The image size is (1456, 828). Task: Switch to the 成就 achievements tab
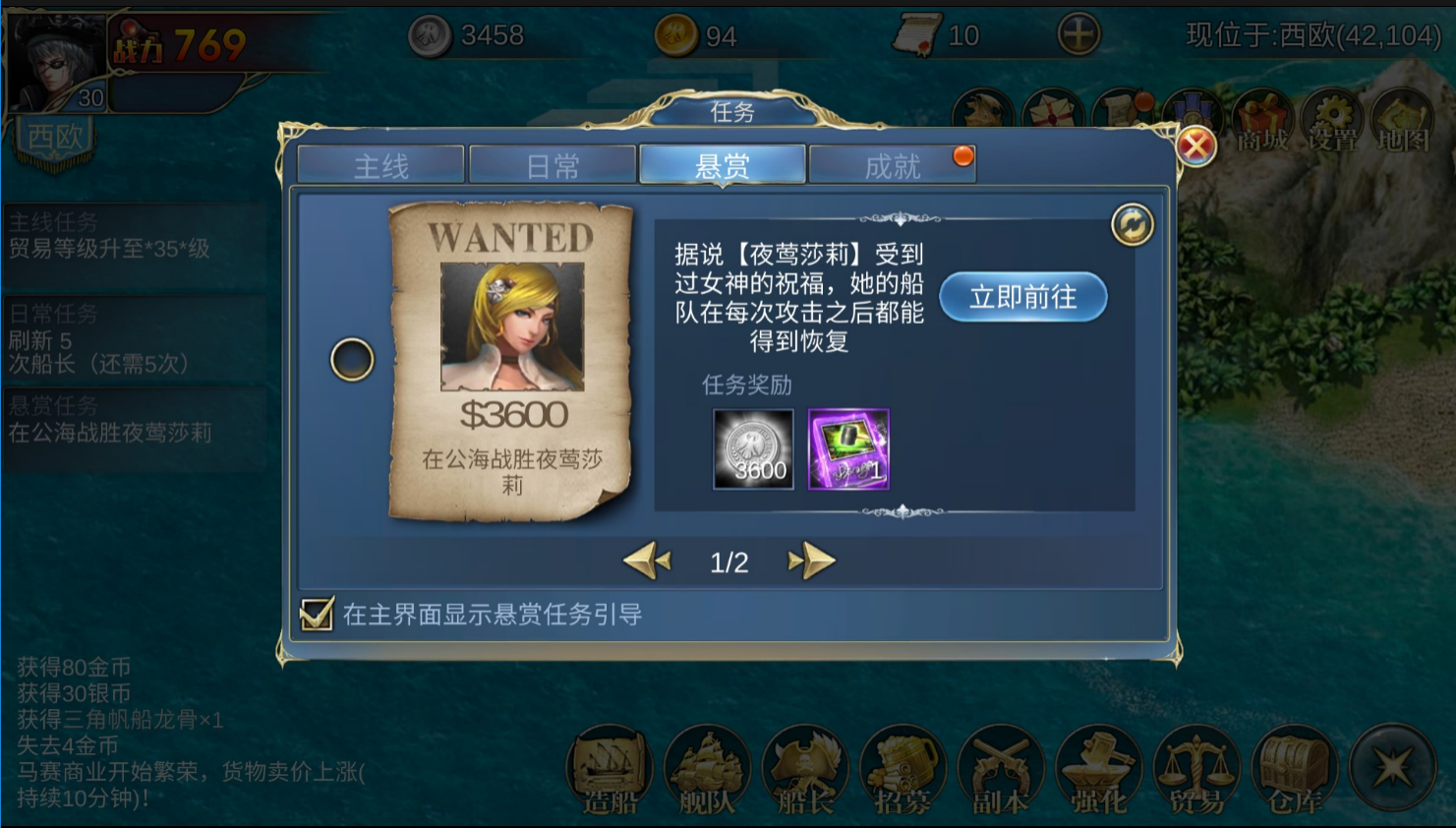coord(895,164)
